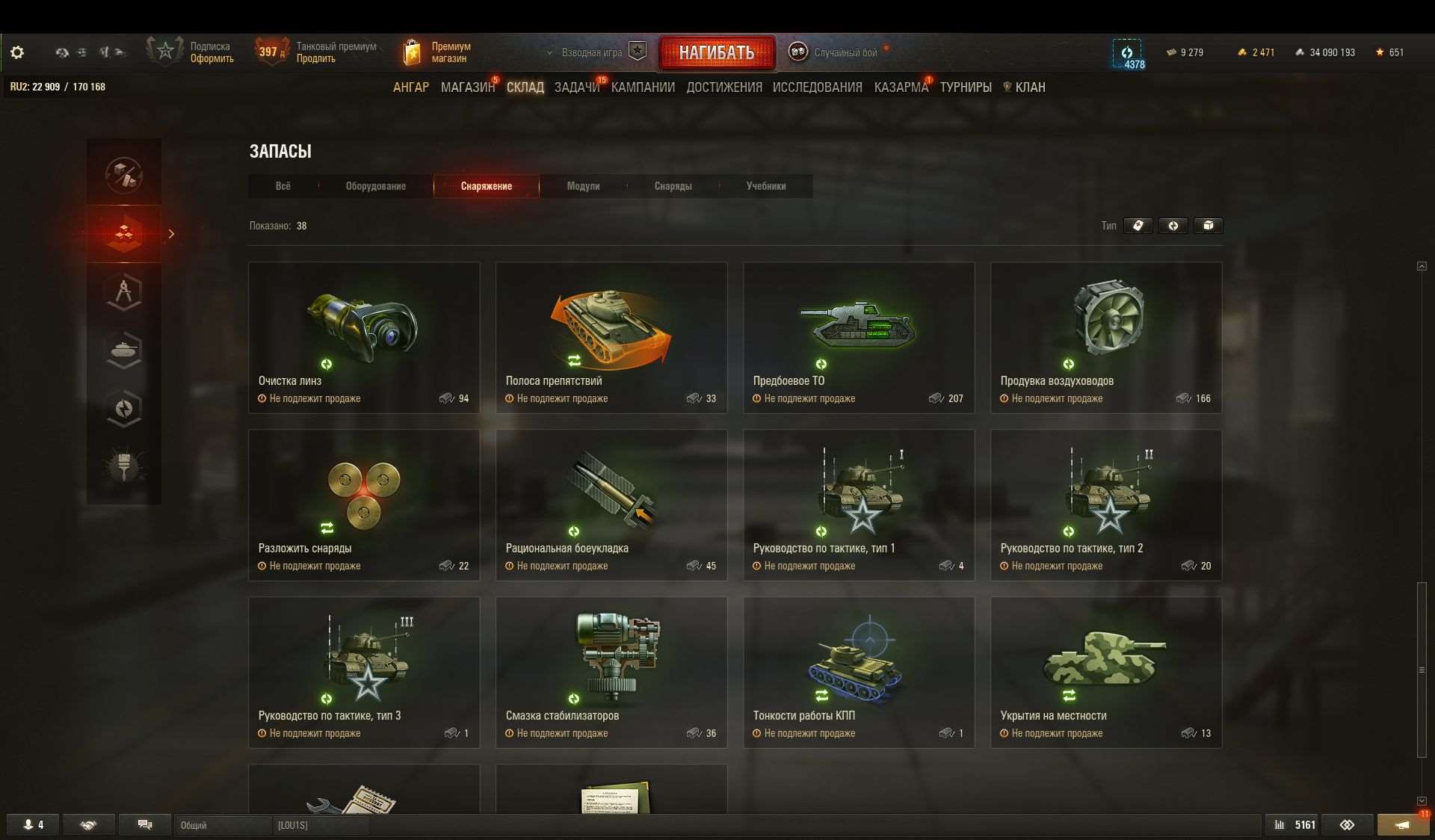1435x840 pixels.
Task: Select the consumables category in left sidebar
Action: point(124,234)
